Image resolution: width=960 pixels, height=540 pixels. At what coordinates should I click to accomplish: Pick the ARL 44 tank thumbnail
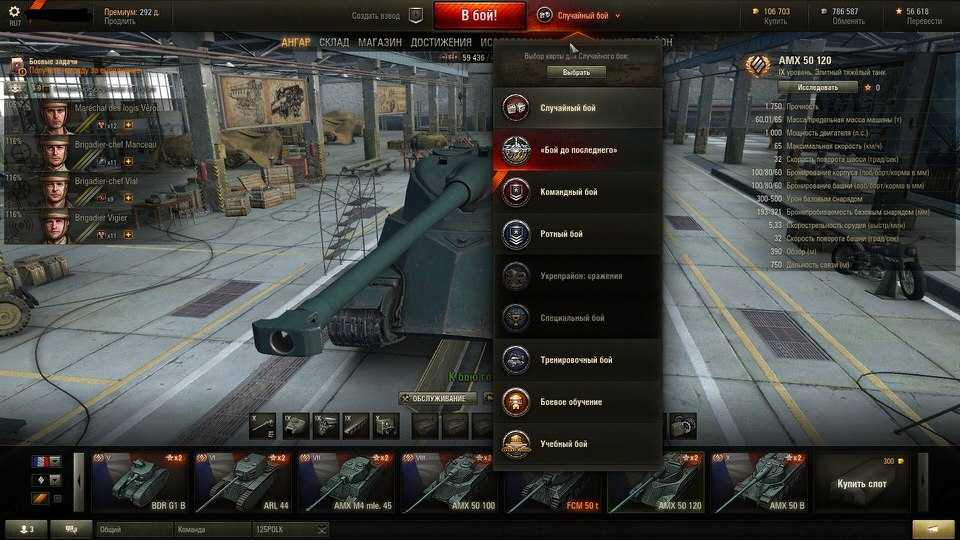coord(241,482)
